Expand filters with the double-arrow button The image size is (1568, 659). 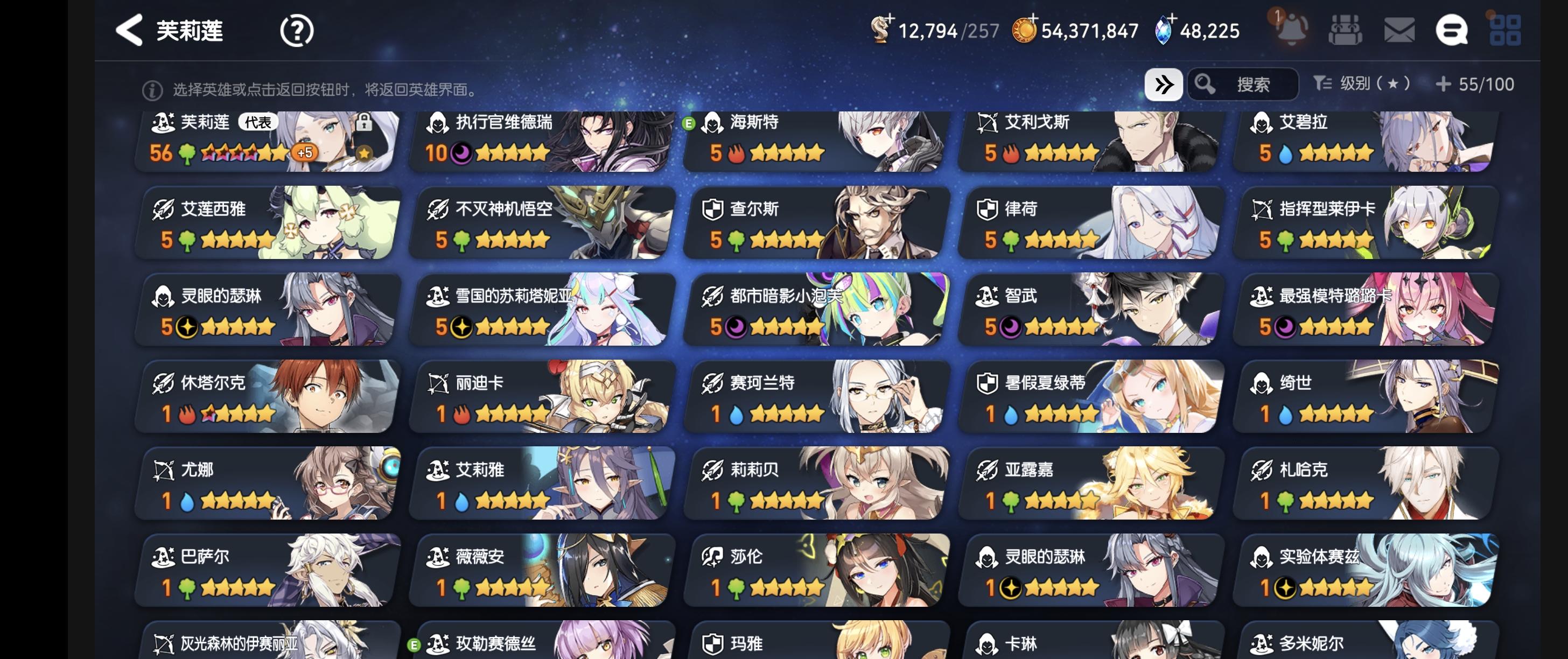tap(1165, 85)
